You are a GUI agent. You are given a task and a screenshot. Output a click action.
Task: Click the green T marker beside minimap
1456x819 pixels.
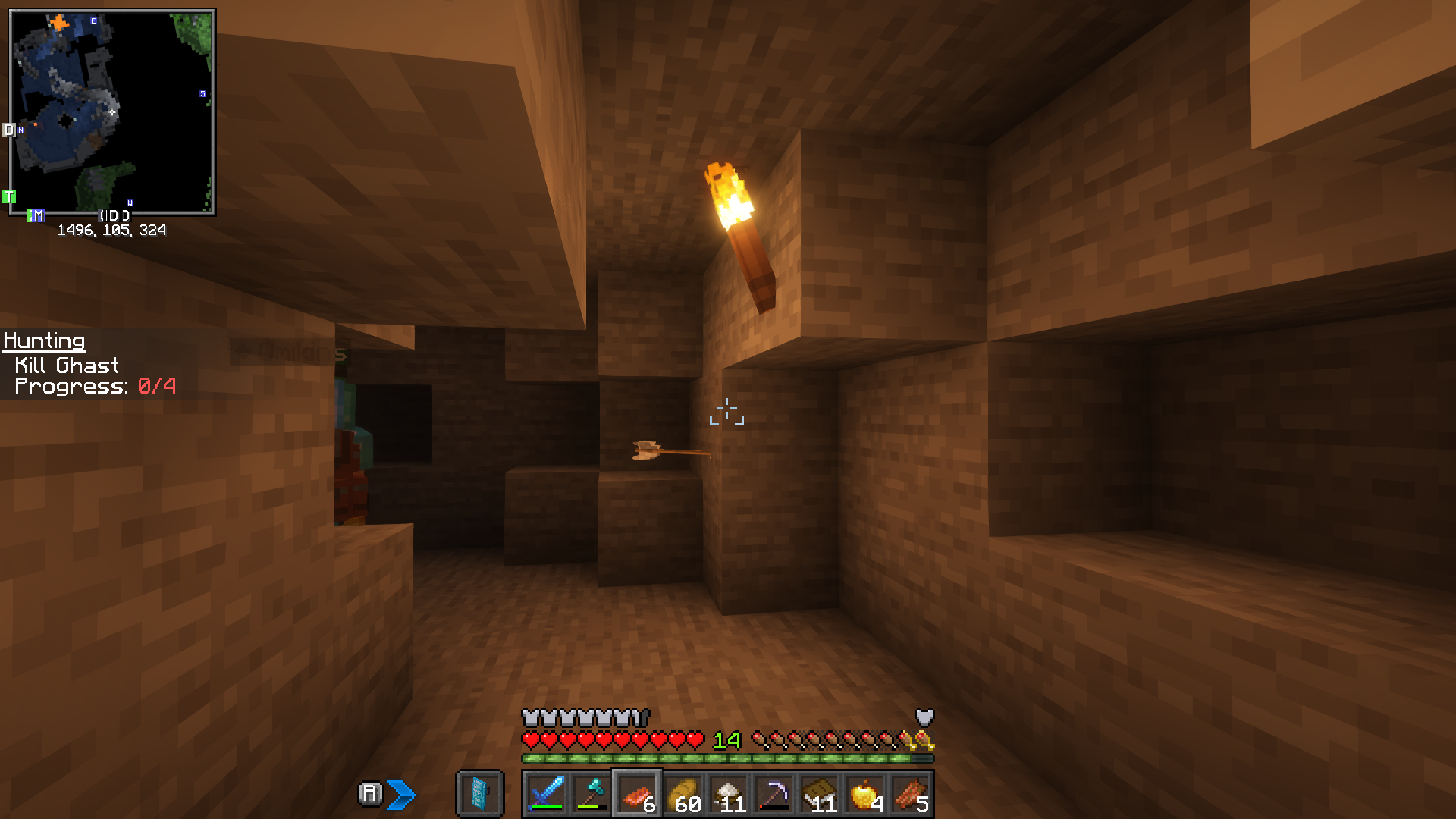[9, 196]
